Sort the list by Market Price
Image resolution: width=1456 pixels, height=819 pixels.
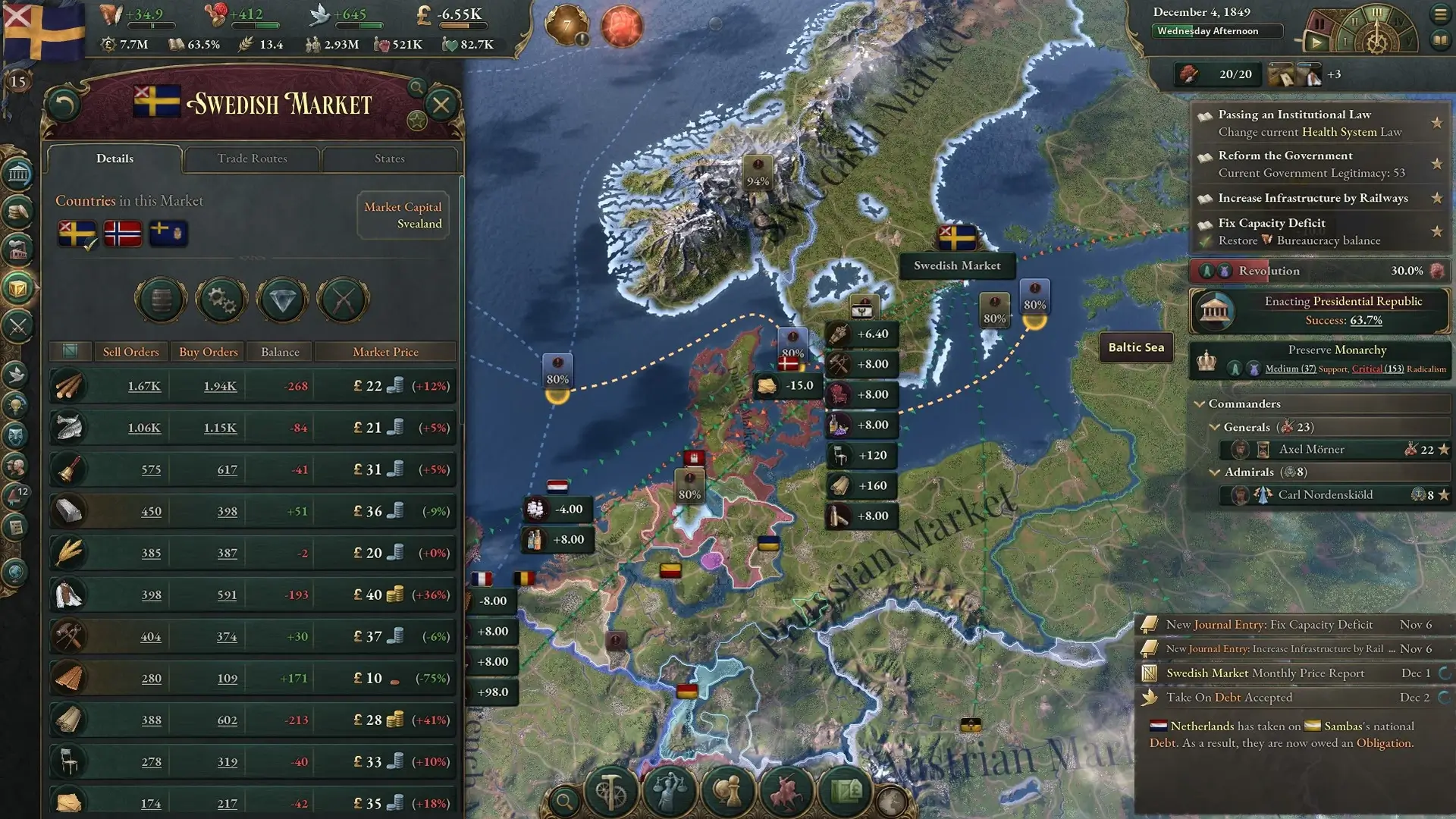[x=385, y=352]
